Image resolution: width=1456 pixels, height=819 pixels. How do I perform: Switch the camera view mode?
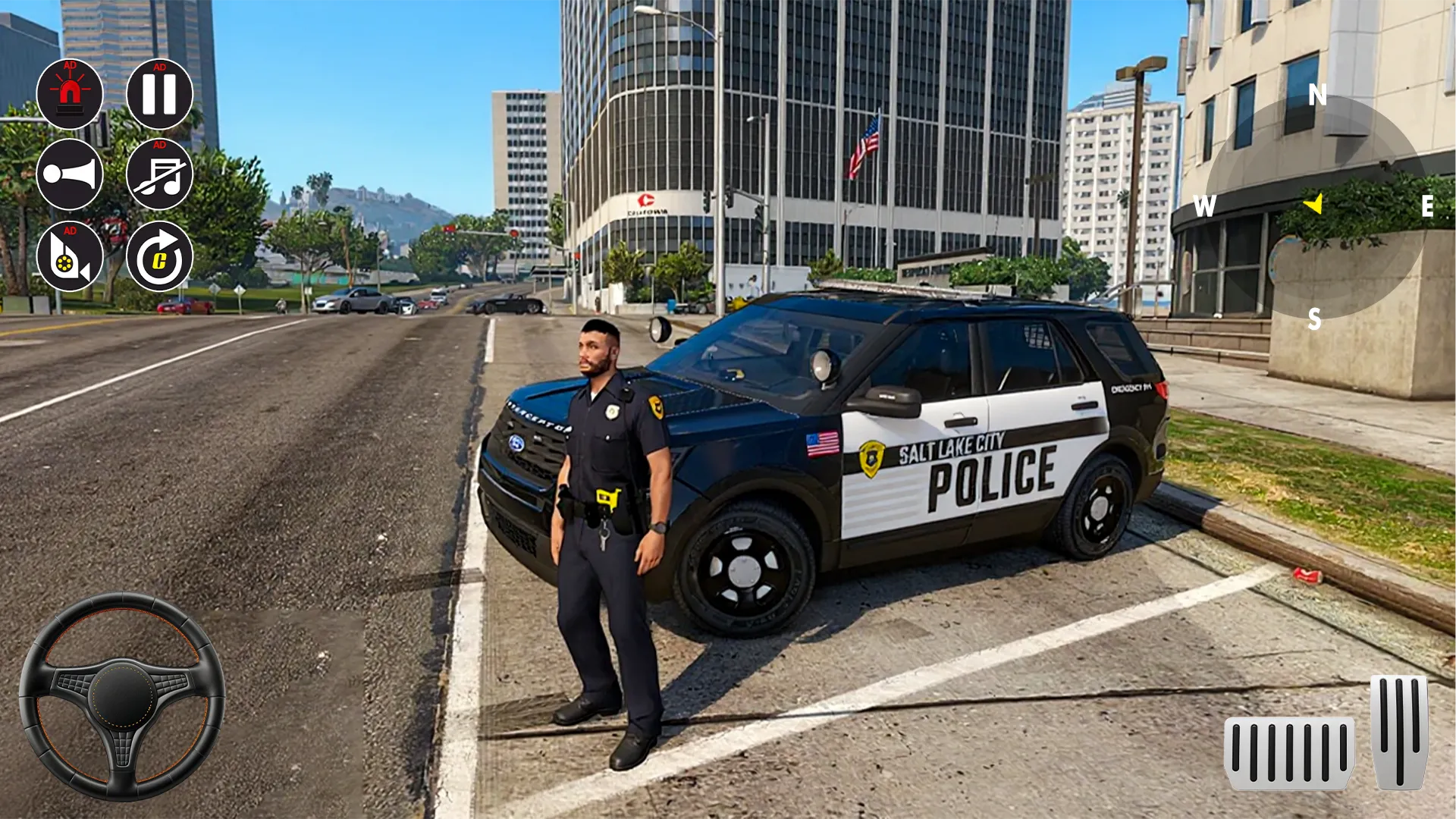tap(70, 256)
